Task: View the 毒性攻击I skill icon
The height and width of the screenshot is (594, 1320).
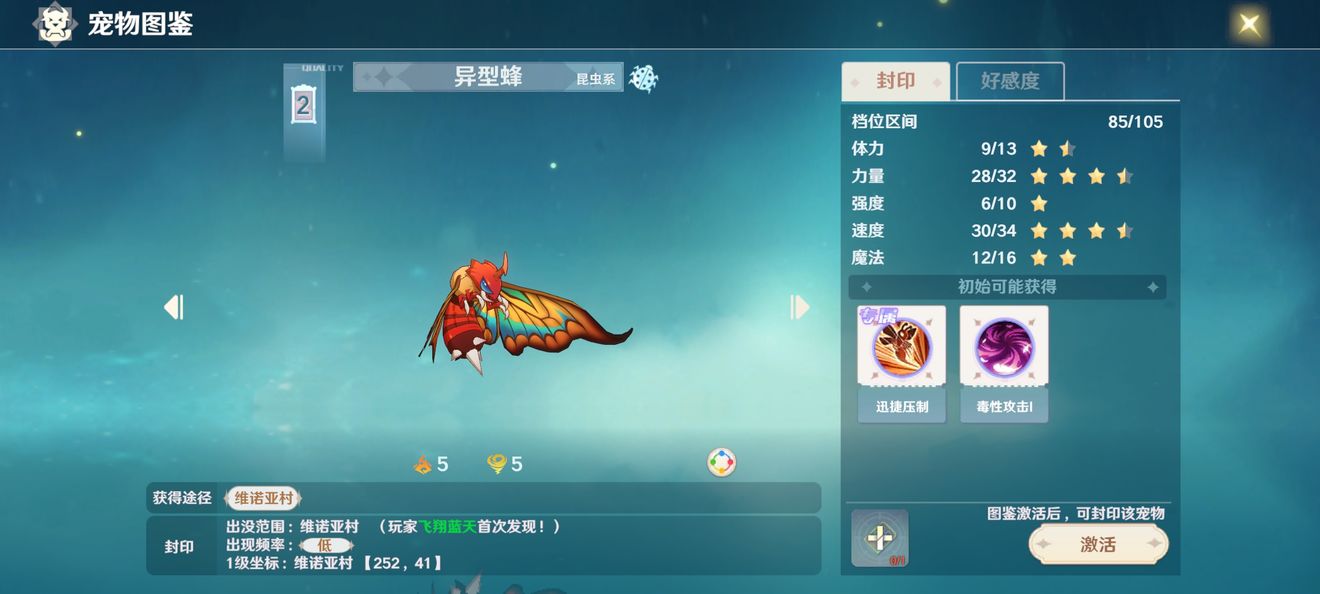Action: point(1004,348)
